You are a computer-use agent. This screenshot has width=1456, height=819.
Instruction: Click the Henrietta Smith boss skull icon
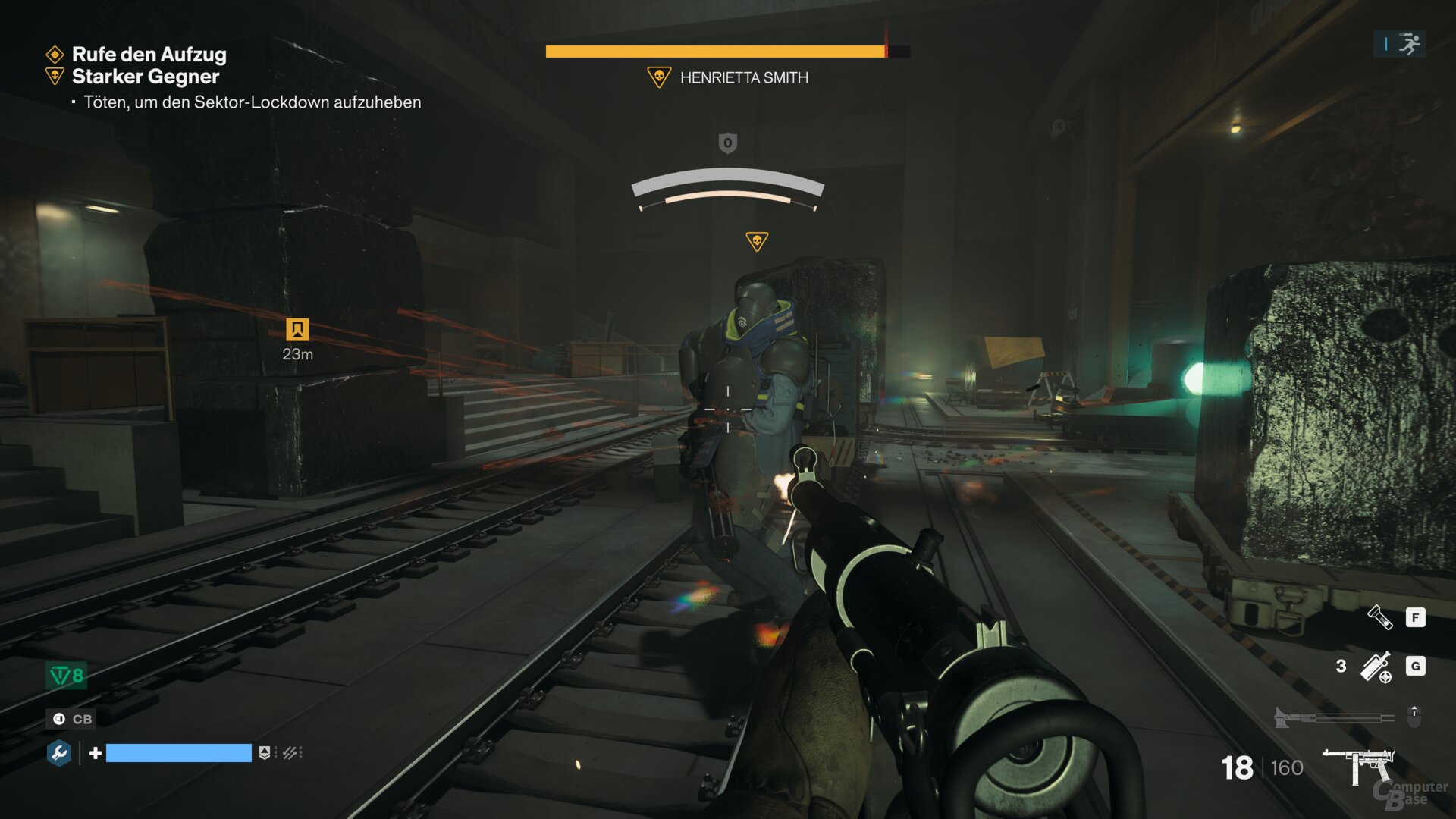pyautogui.click(x=658, y=77)
